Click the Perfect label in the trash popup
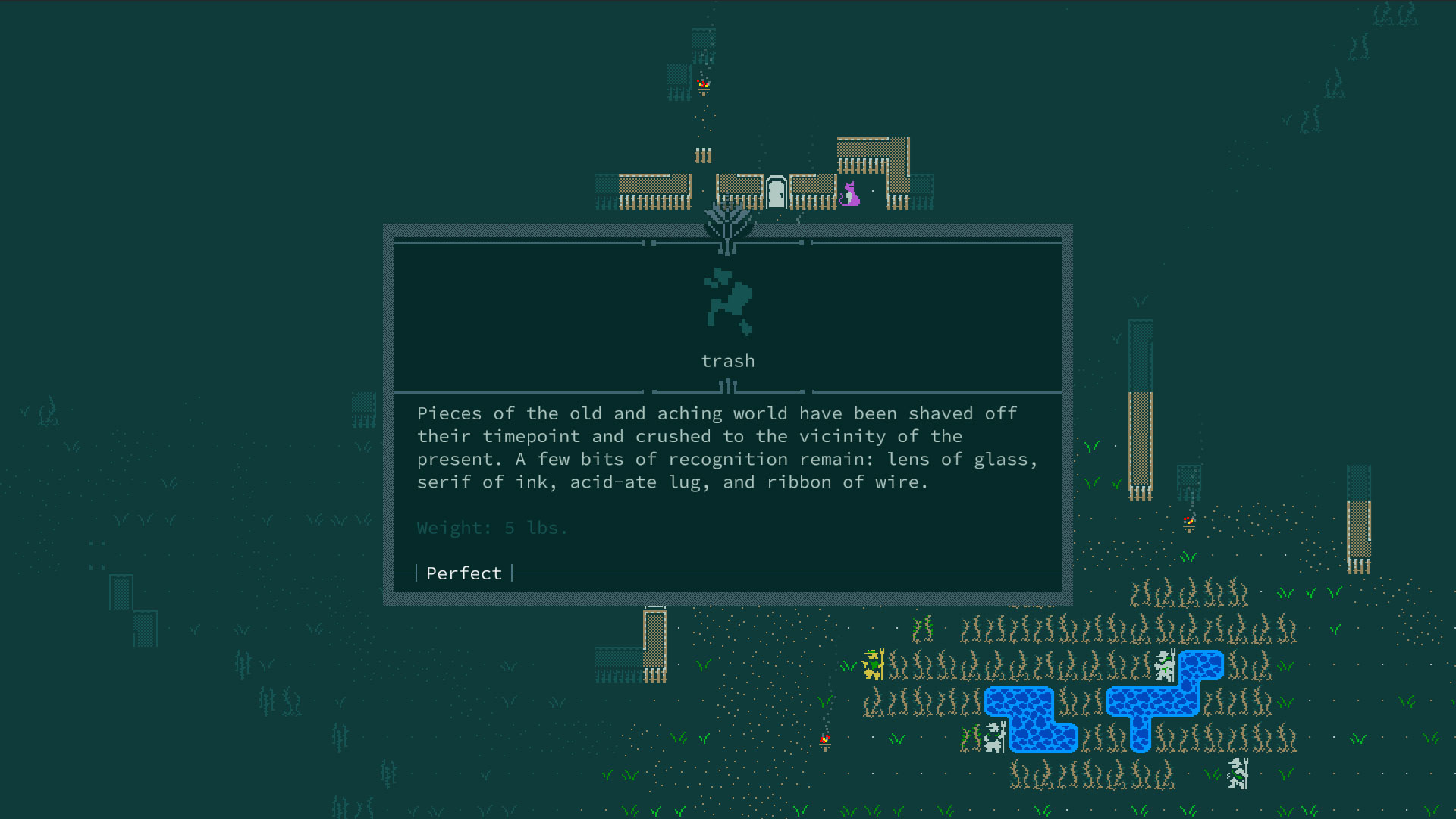This screenshot has width=1456, height=819. tap(463, 573)
